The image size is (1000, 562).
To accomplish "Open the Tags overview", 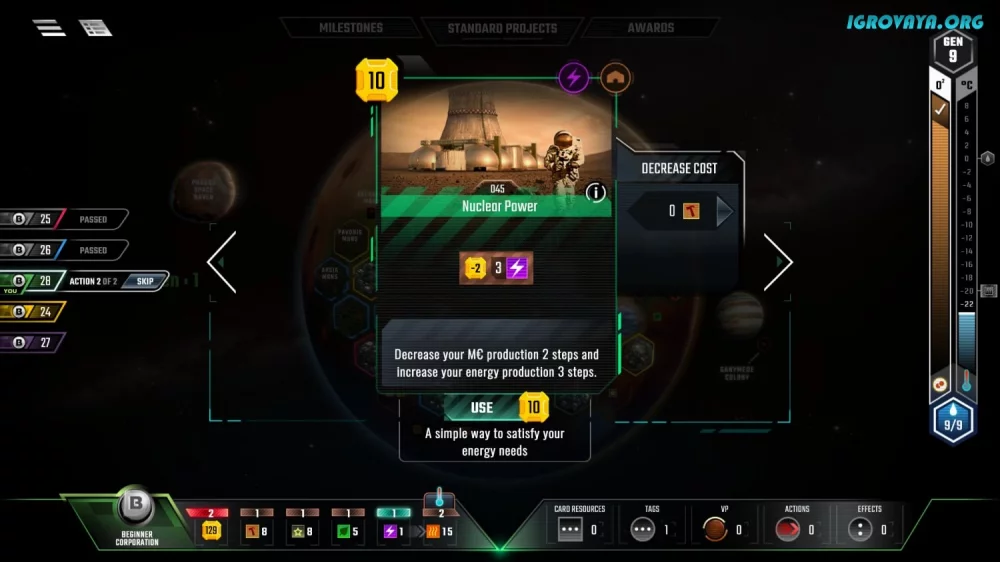I will click(652, 529).
